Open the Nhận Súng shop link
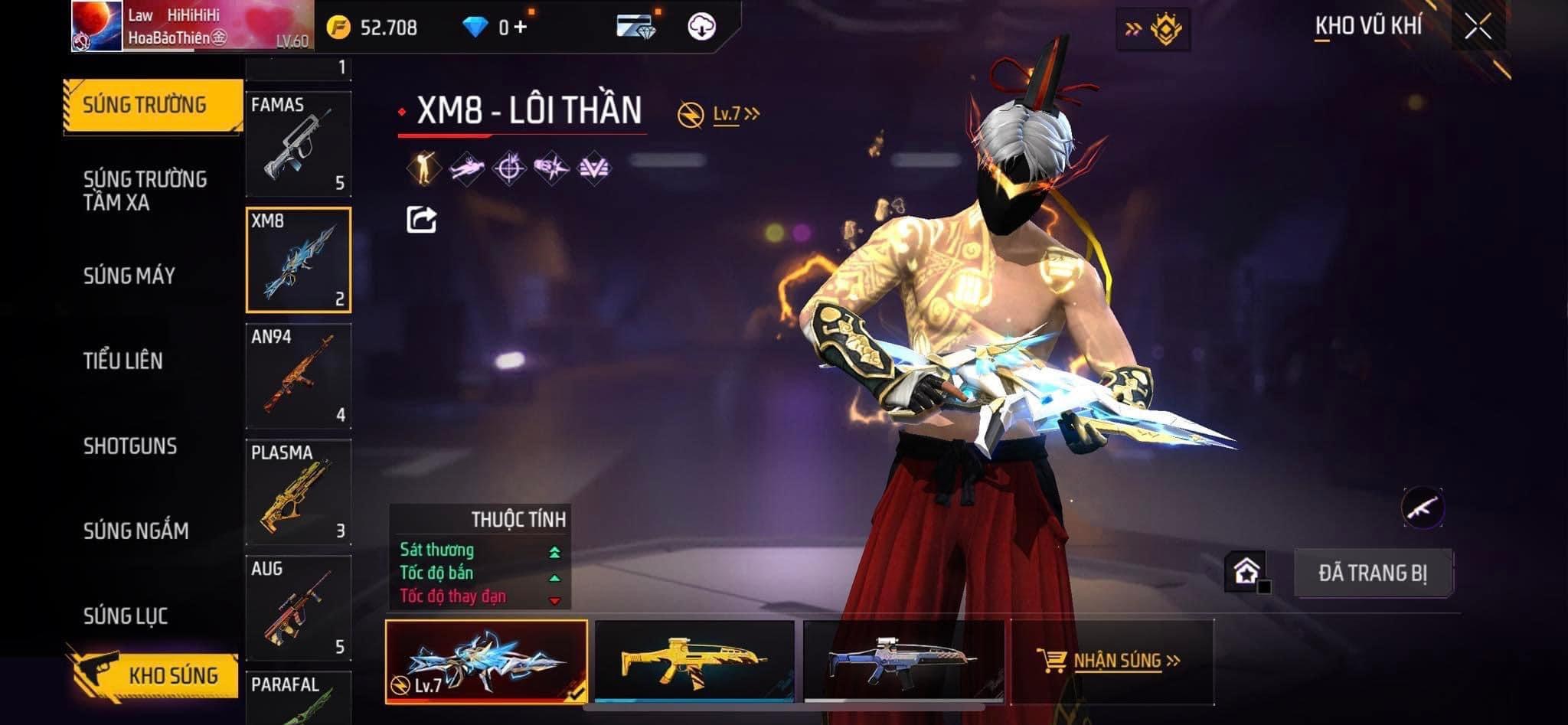 click(x=1117, y=661)
